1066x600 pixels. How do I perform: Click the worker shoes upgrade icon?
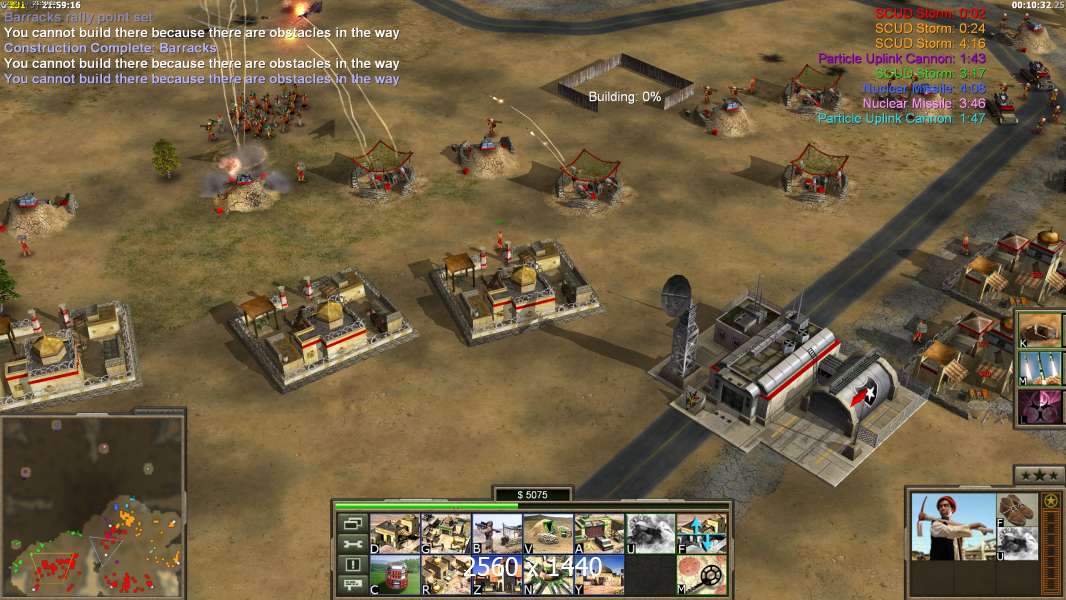[1018, 509]
